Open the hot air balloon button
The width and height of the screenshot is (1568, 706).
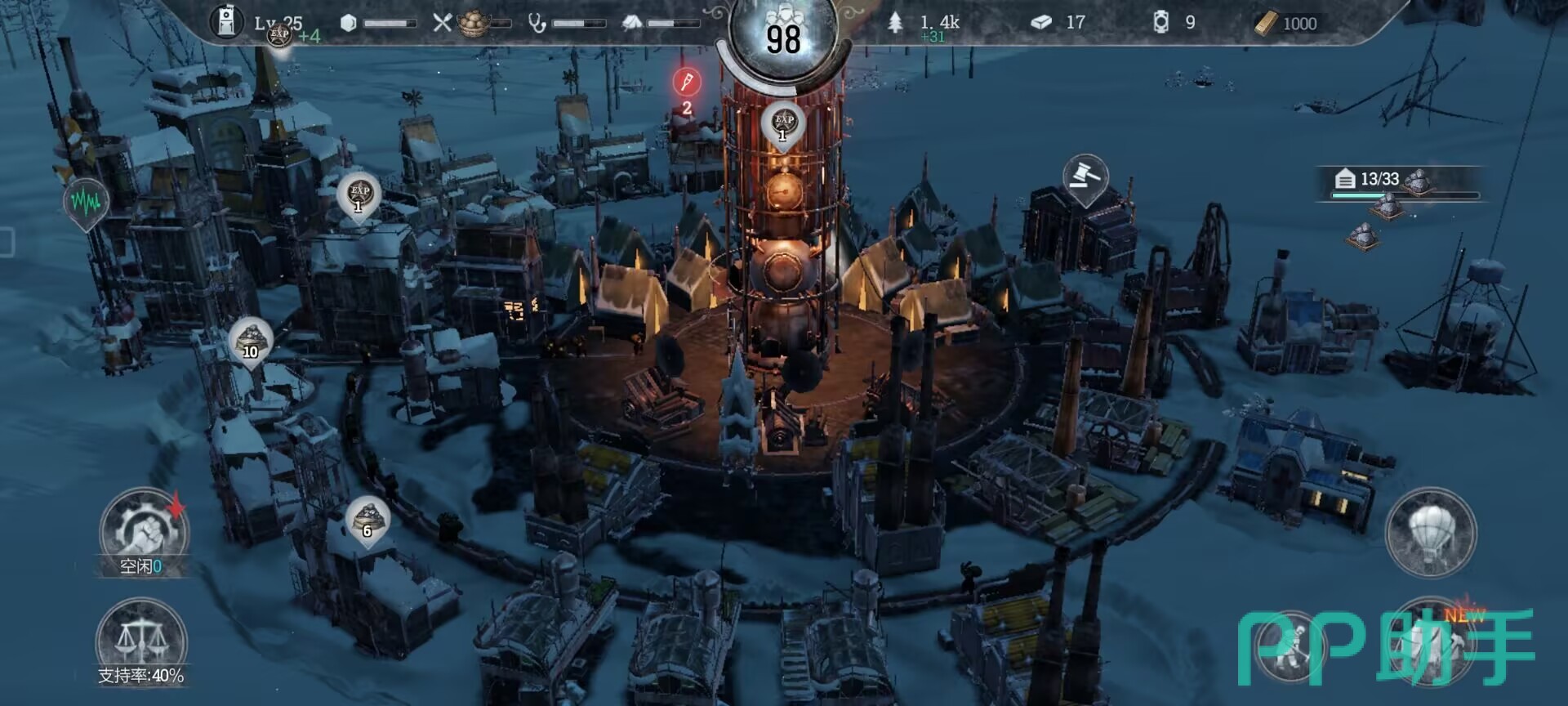1431,533
